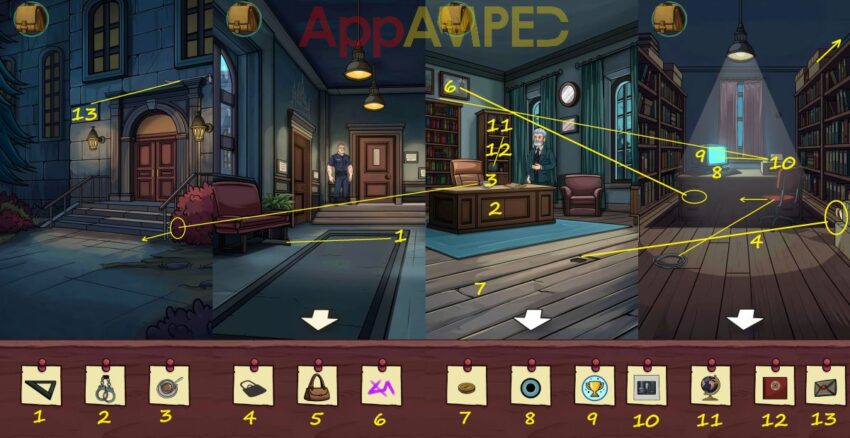The height and width of the screenshot is (438, 850).
Task: Pick the handcuffs item note
Action: pos(104,384)
